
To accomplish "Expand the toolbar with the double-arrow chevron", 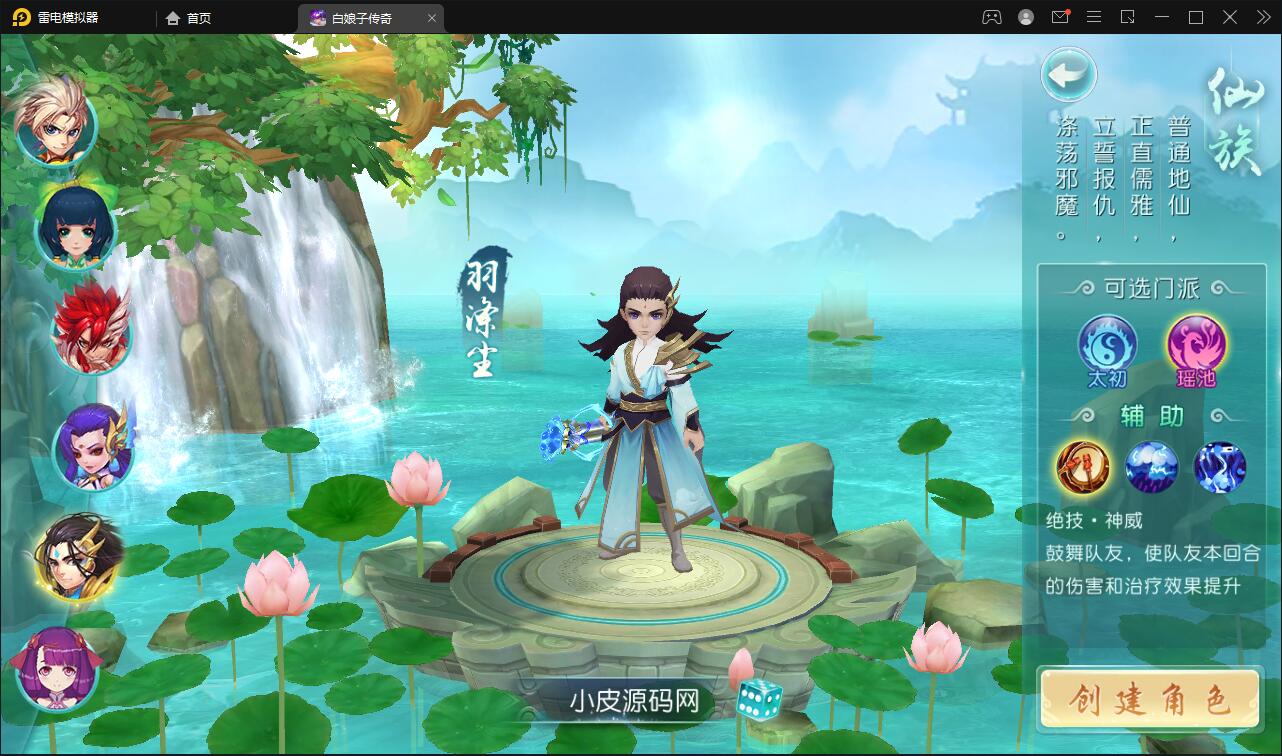I will [x=1262, y=17].
